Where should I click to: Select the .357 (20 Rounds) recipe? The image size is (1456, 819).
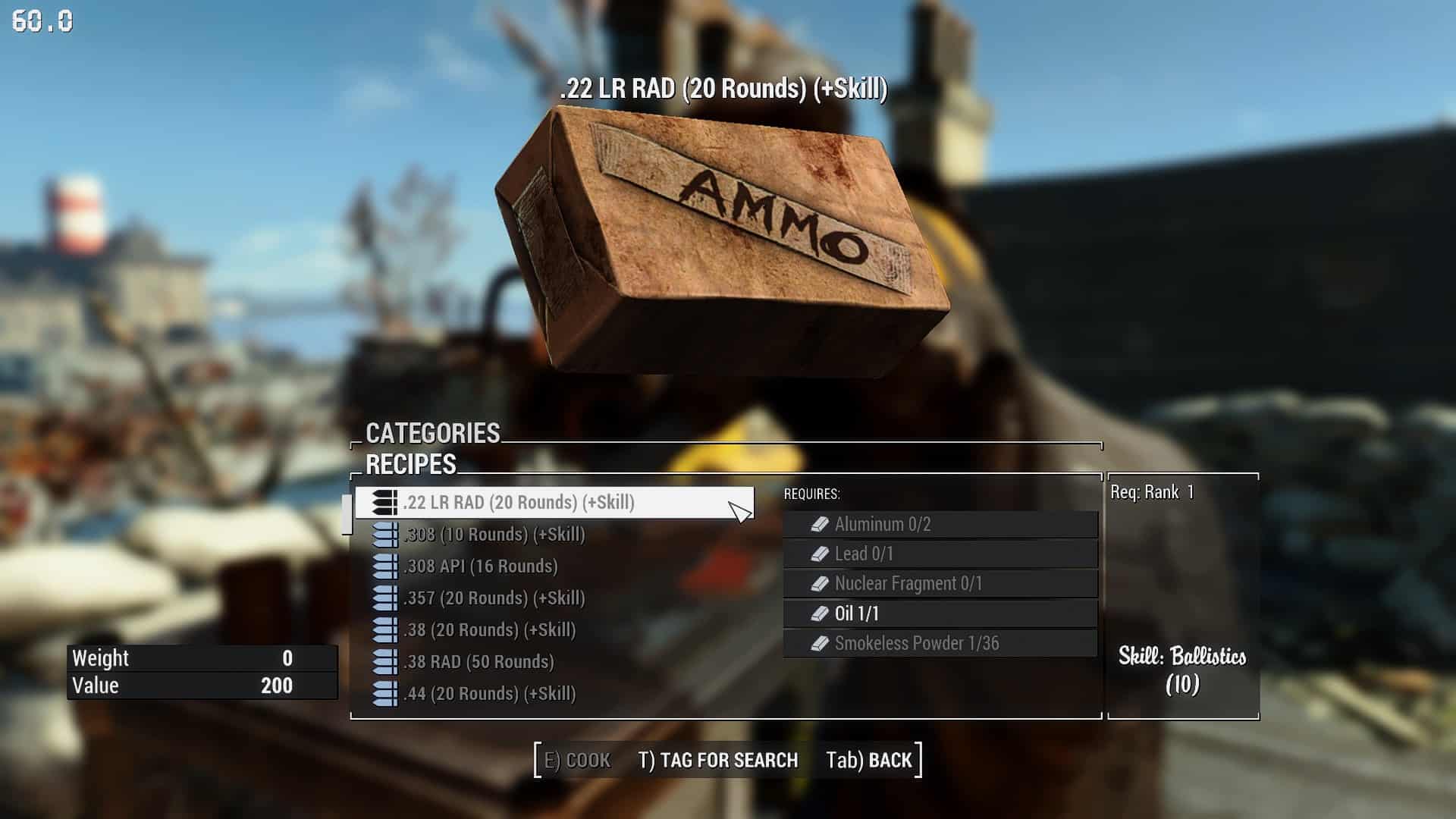(x=494, y=598)
